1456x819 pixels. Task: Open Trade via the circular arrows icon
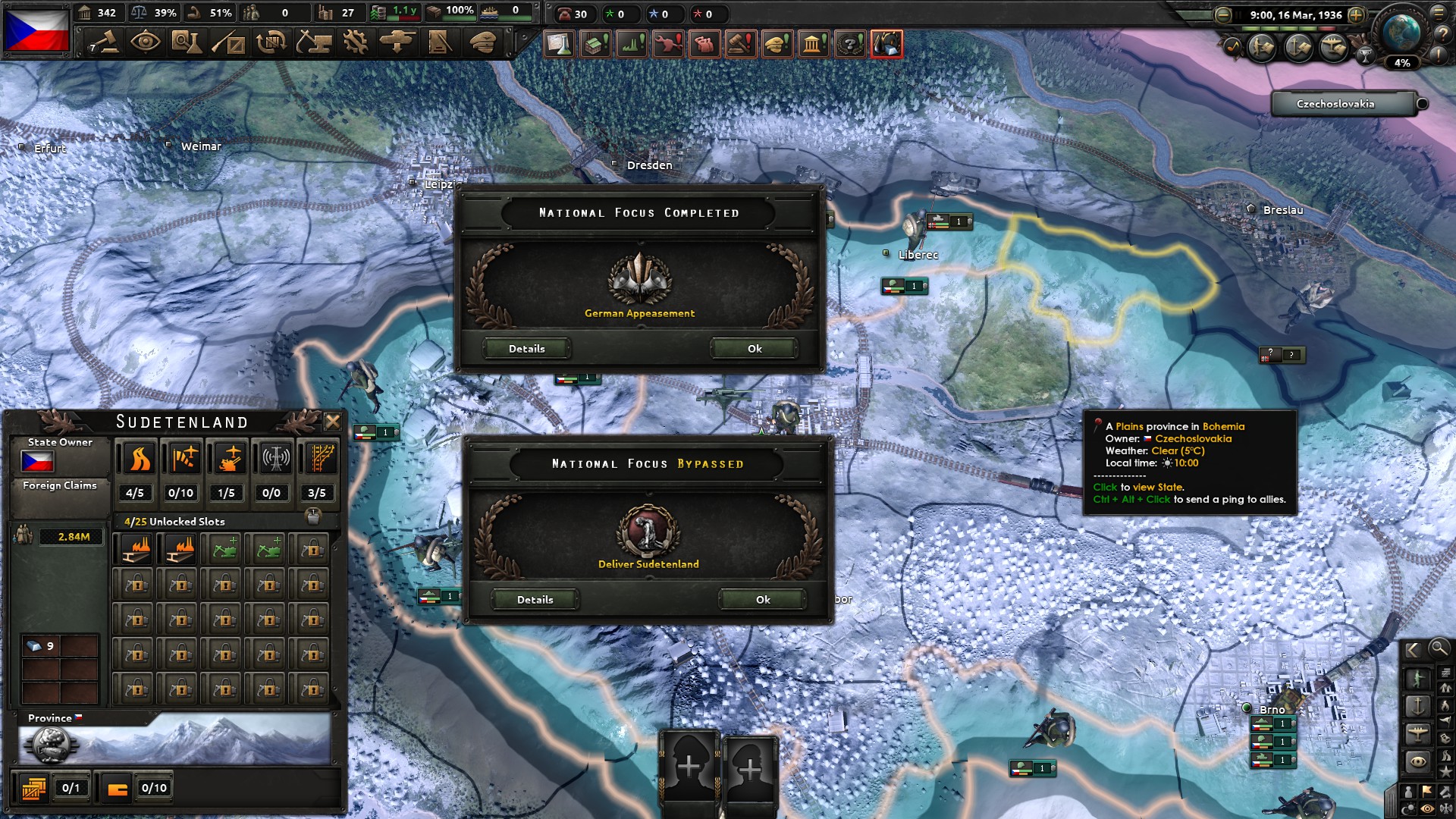pos(273,43)
